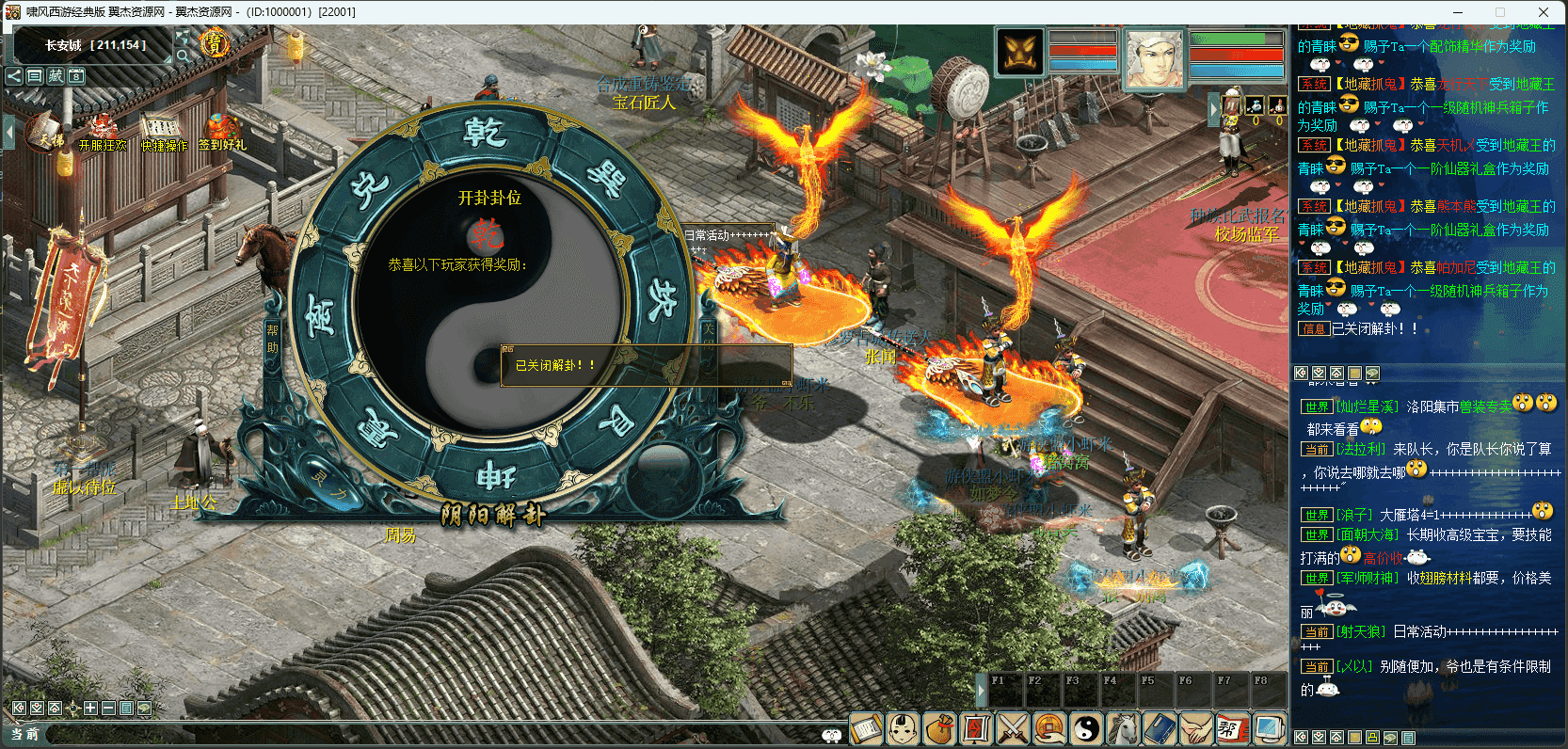Open the calendar button under the location bar

tap(76, 76)
